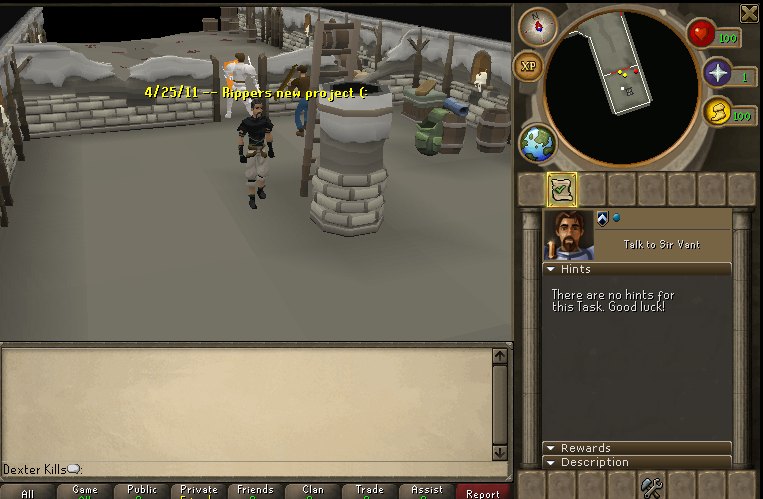The width and height of the screenshot is (763, 499).
Task: Open the Public chat tab
Action: pyautogui.click(x=142, y=491)
